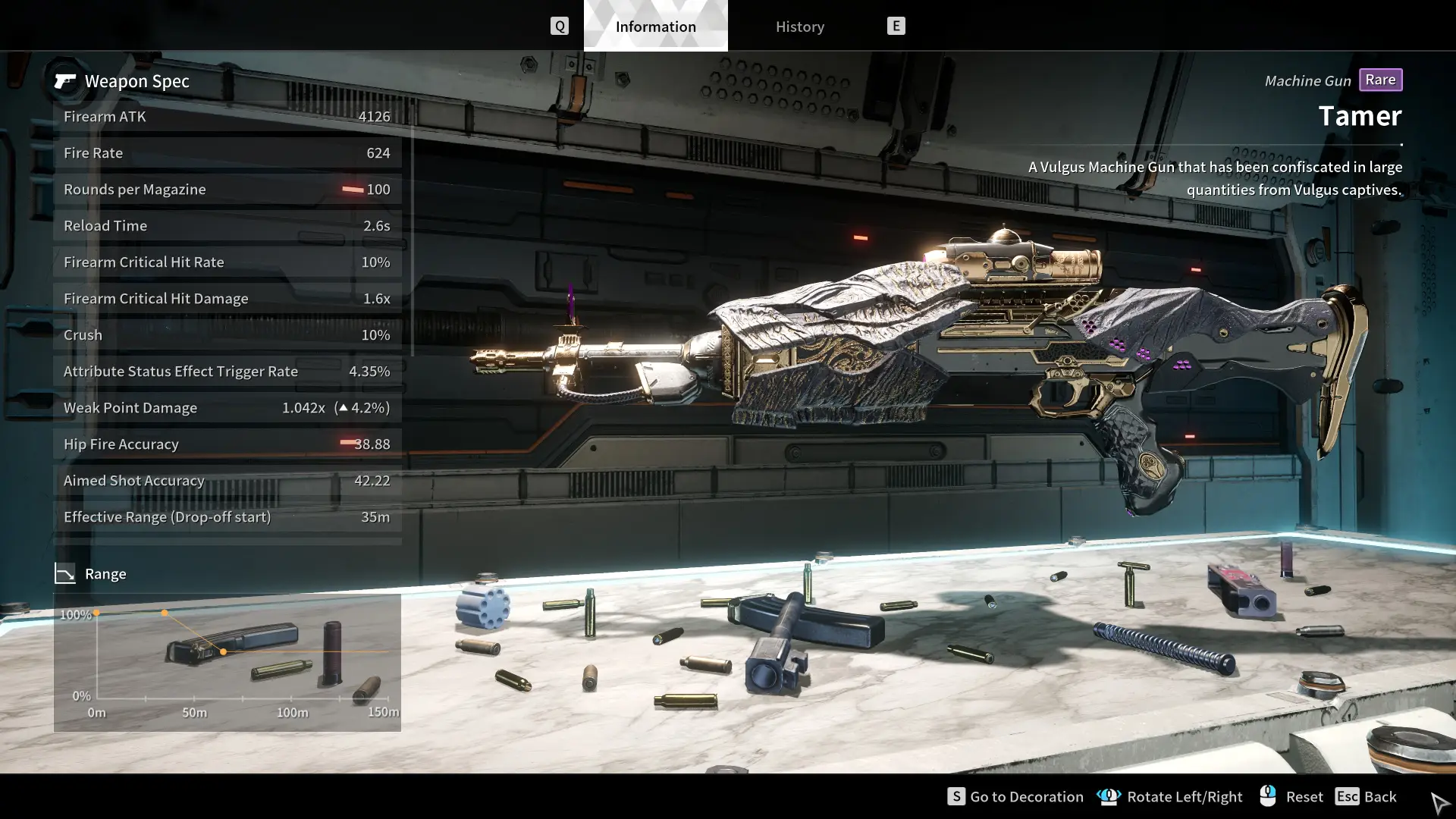
Task: Click the Back button
Action: pos(1379,796)
